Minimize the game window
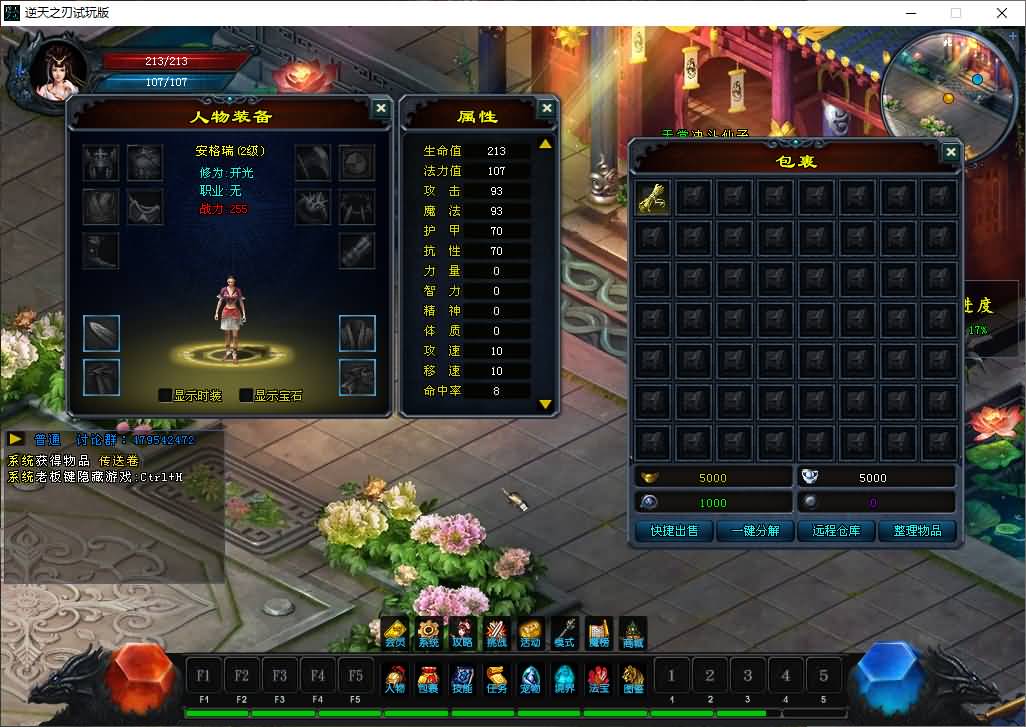The width and height of the screenshot is (1026, 727). tap(910, 13)
